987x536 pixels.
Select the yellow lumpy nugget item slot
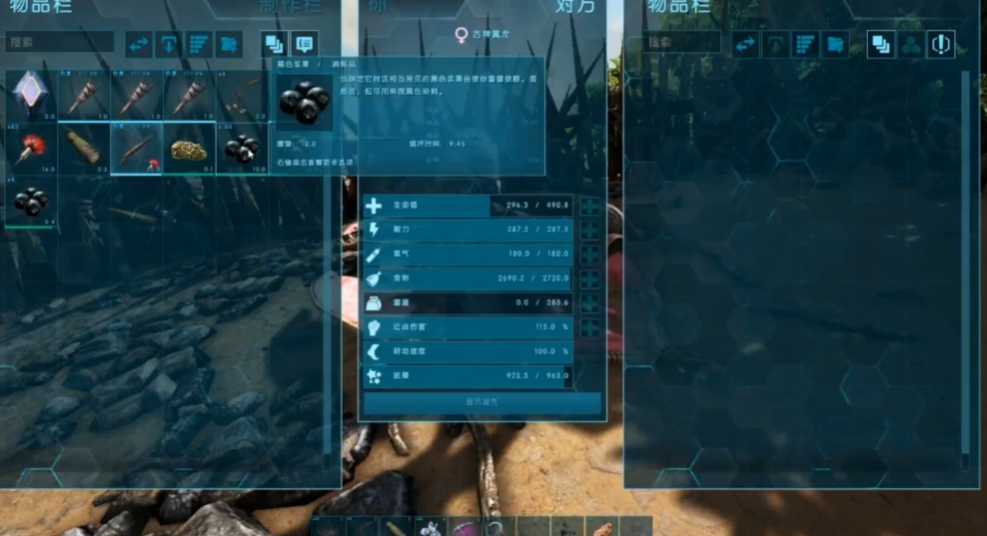tap(189, 148)
